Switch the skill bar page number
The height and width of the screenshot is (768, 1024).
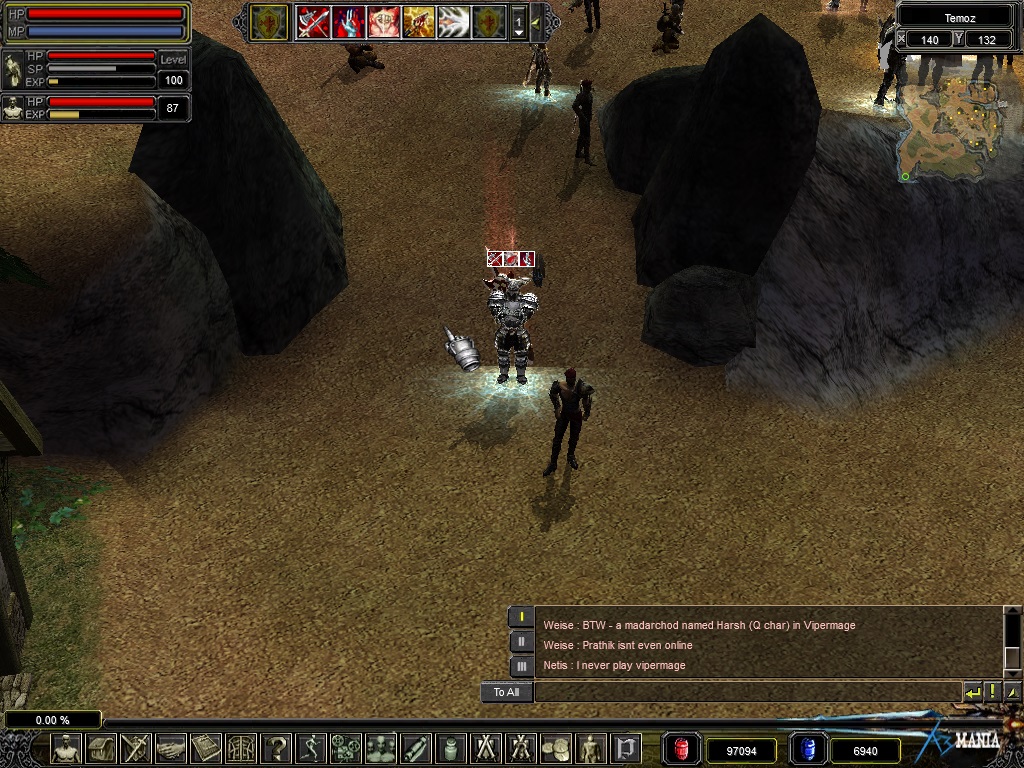point(518,21)
